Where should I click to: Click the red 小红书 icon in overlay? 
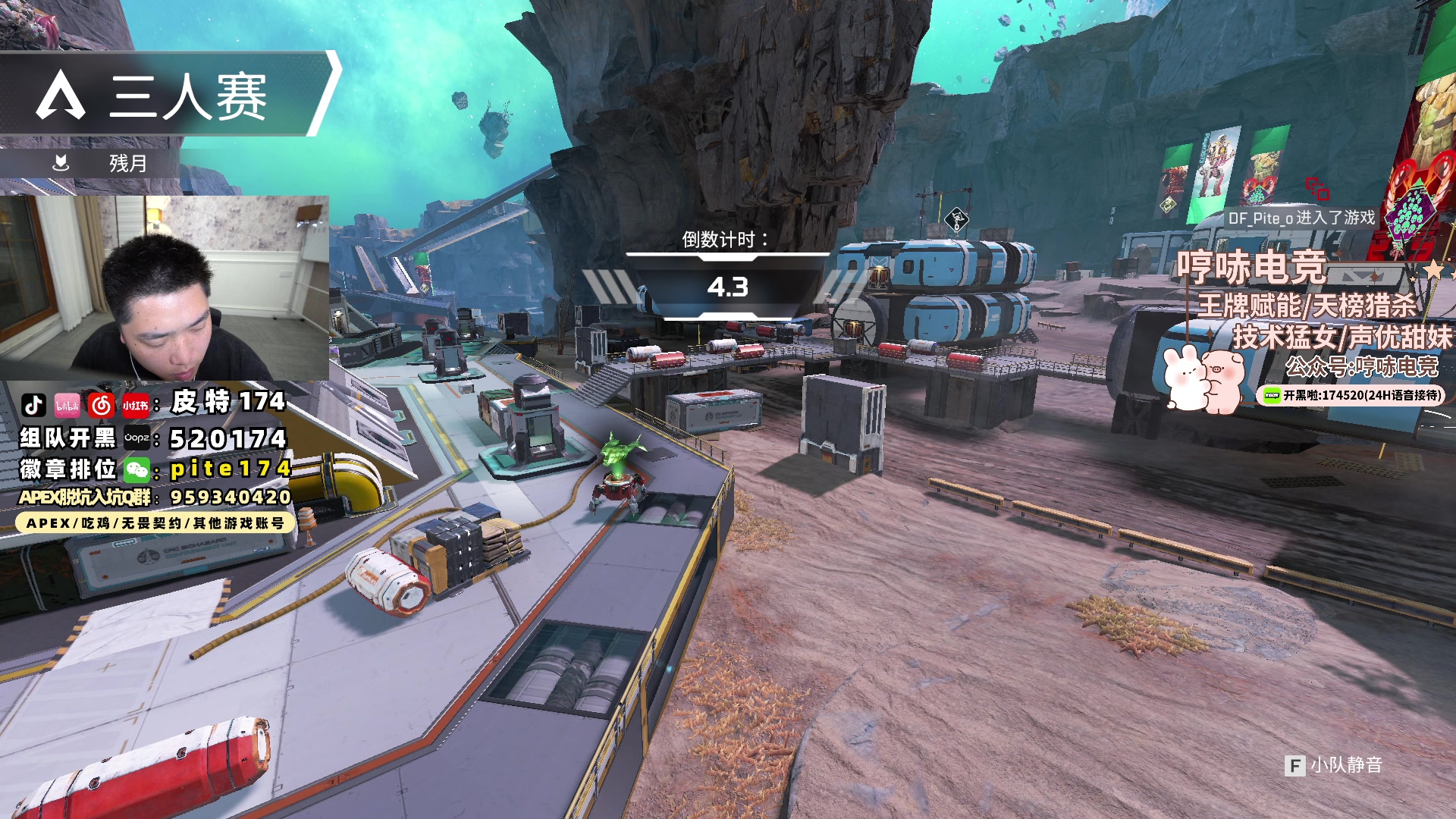coord(135,405)
